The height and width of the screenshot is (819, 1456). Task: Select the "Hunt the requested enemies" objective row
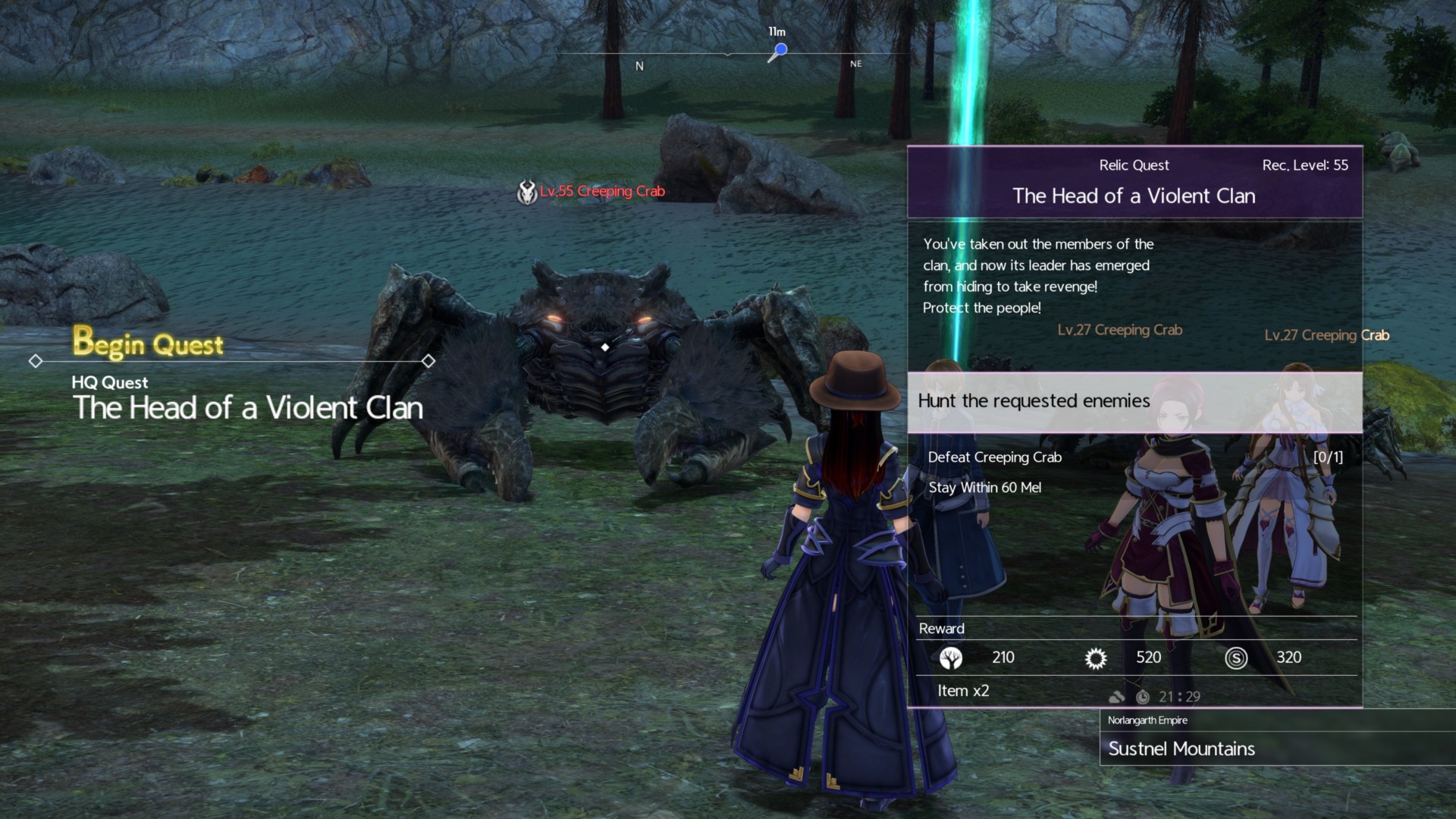[x=1134, y=401]
